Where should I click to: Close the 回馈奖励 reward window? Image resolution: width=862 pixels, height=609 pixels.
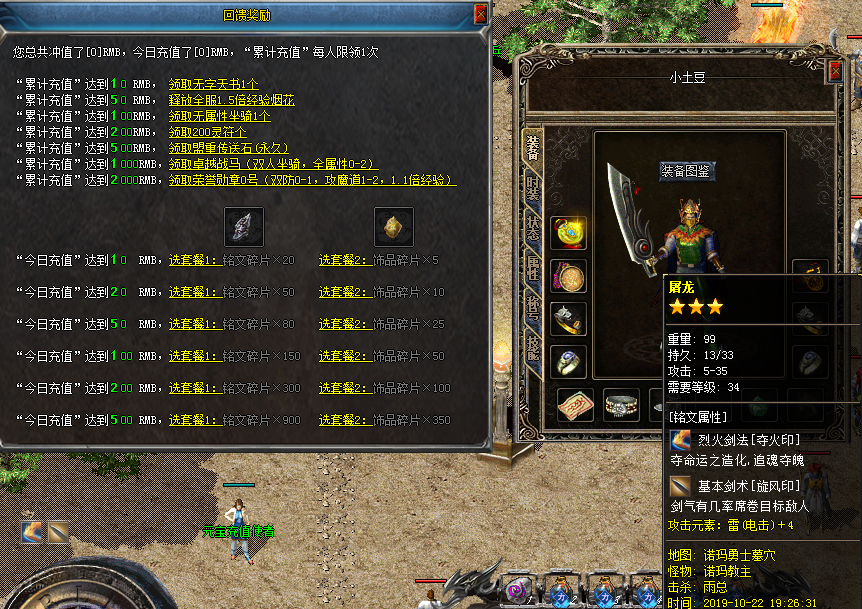(x=481, y=14)
